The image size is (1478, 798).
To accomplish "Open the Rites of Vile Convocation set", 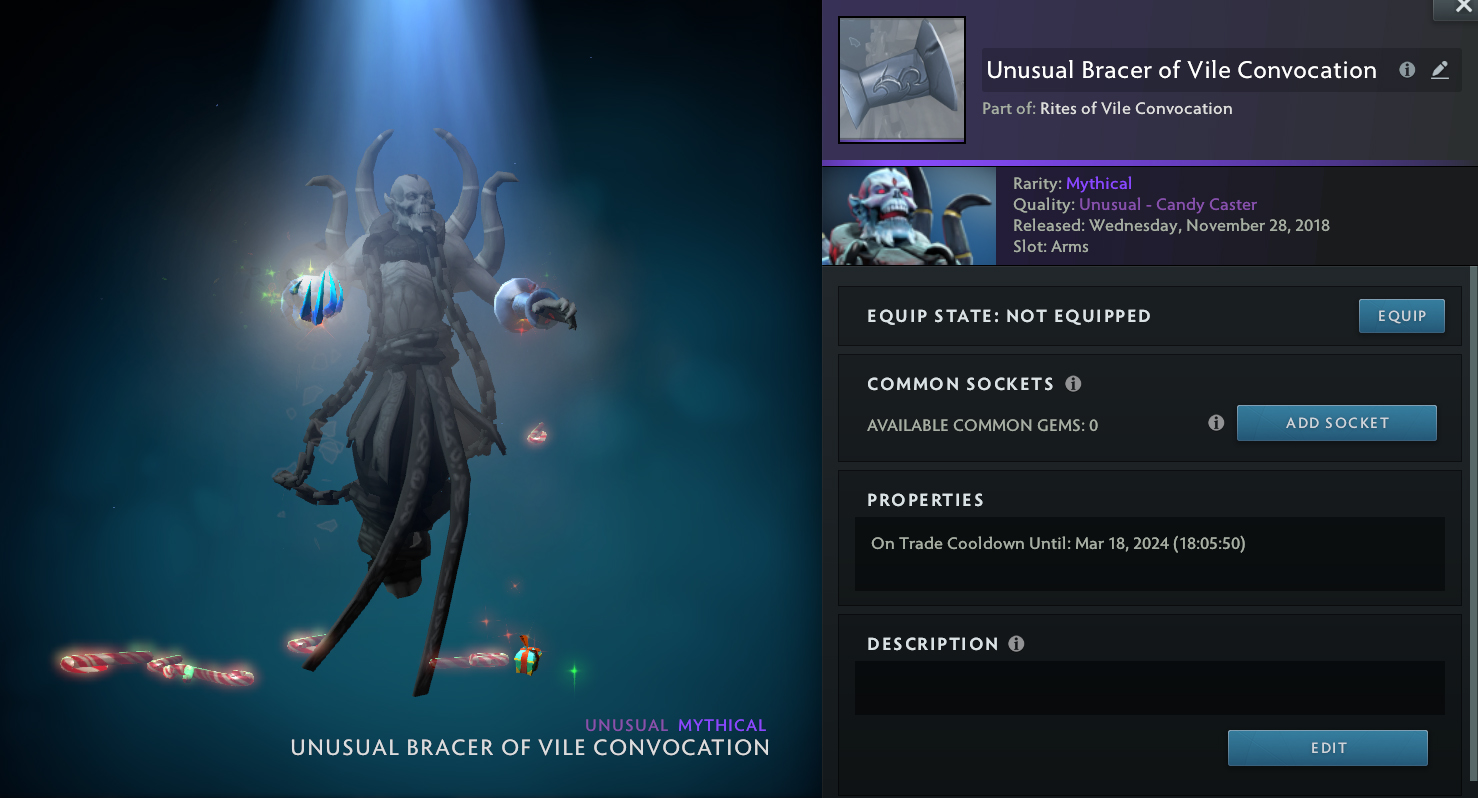I will coord(1136,108).
